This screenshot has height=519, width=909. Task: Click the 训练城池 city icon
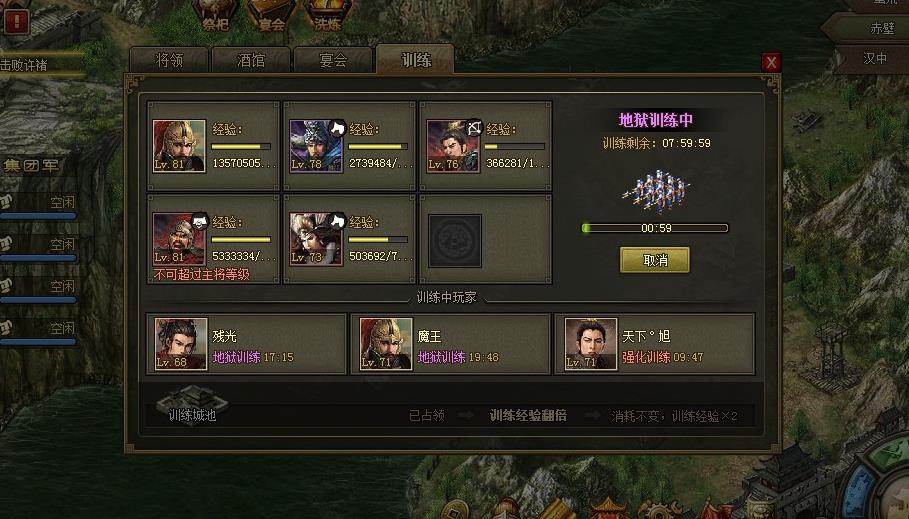point(192,405)
